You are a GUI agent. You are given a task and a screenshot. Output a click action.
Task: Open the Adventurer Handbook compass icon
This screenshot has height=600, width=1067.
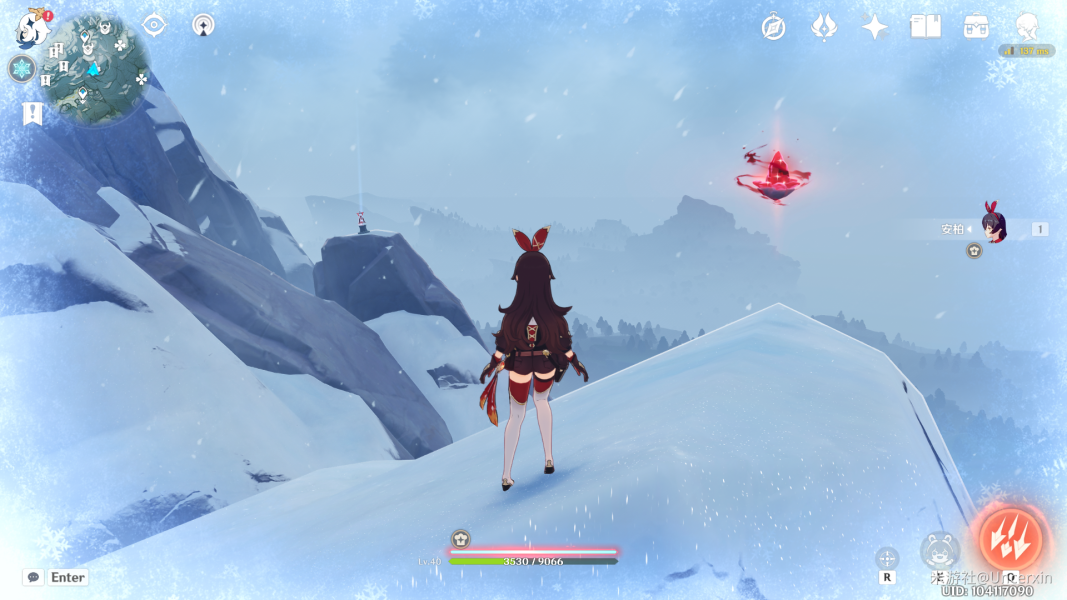773,27
